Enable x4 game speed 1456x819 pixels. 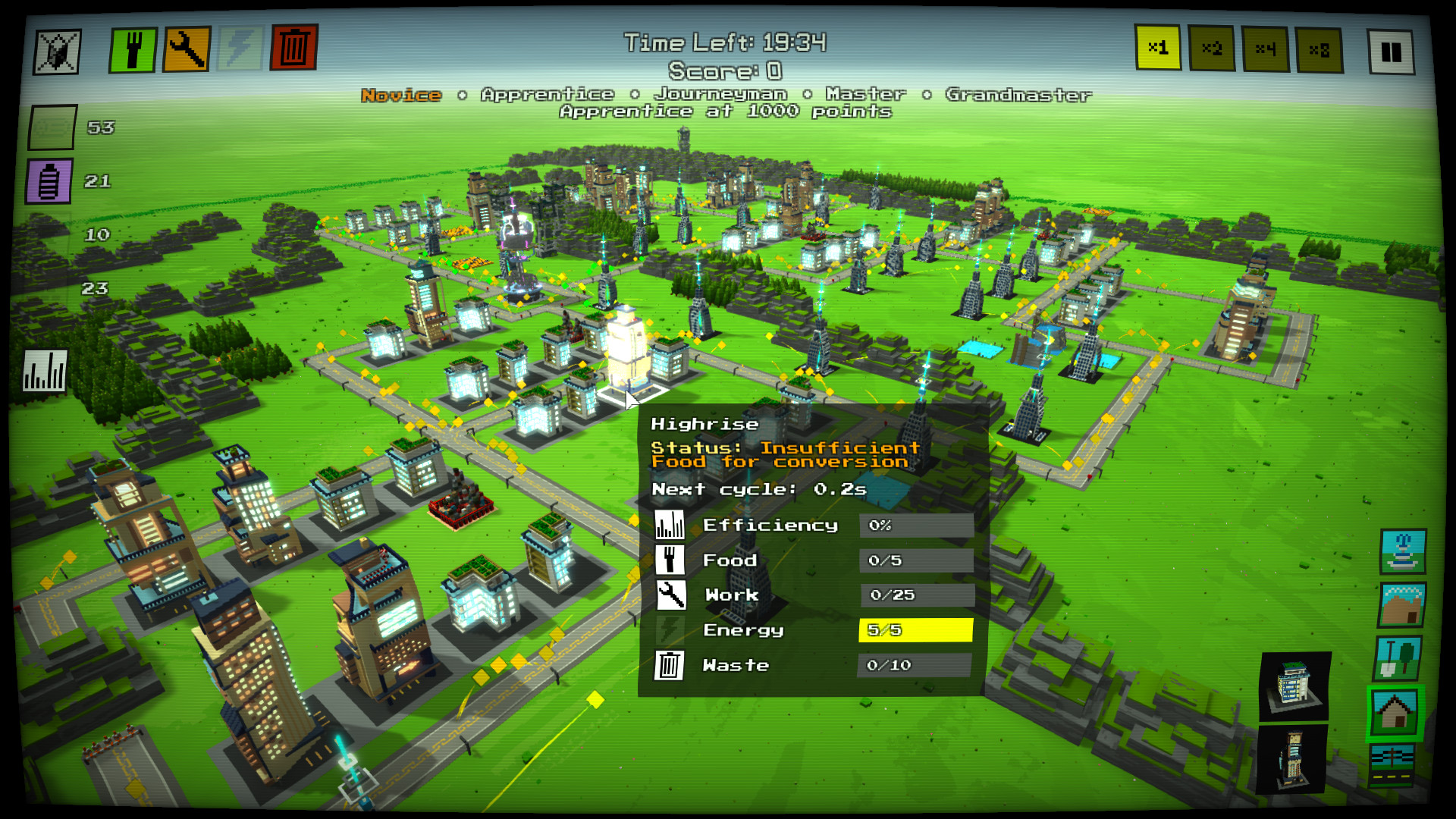click(x=1267, y=48)
